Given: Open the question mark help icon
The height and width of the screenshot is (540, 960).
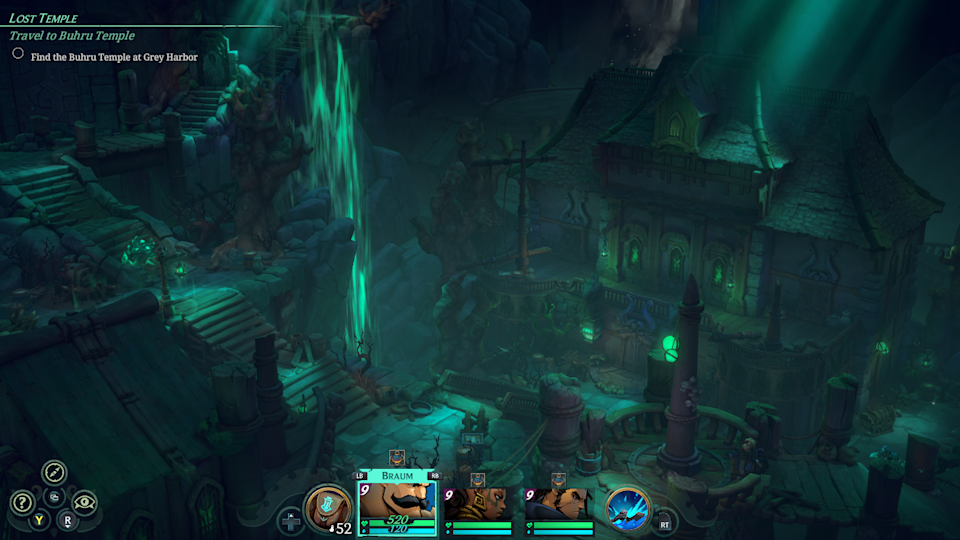Looking at the screenshot, I should click(x=22, y=503).
